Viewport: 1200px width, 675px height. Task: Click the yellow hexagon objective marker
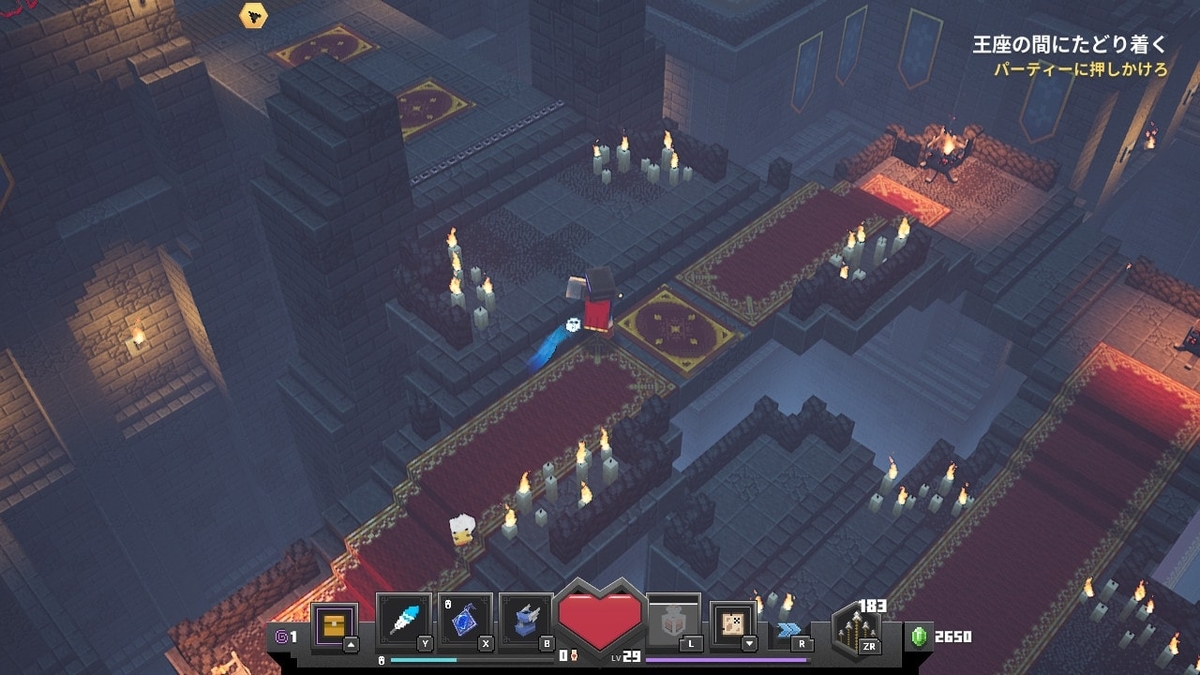click(253, 15)
